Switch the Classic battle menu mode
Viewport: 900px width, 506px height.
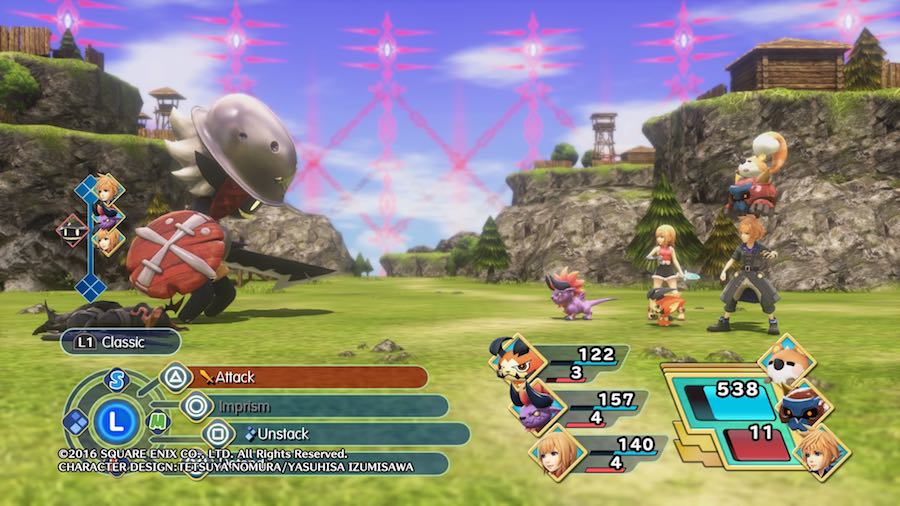point(120,342)
